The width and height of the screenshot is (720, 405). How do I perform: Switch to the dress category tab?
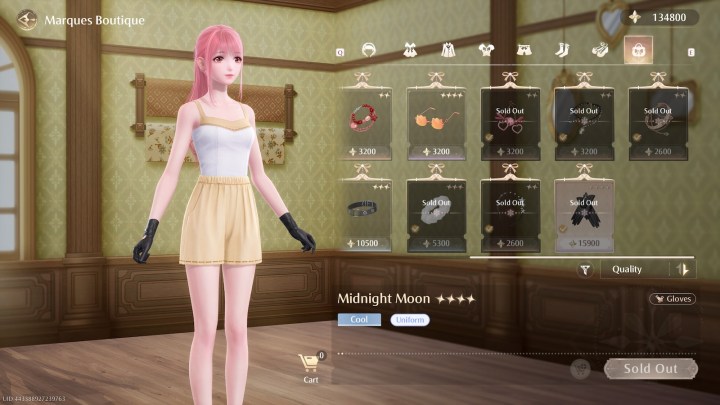coord(408,49)
